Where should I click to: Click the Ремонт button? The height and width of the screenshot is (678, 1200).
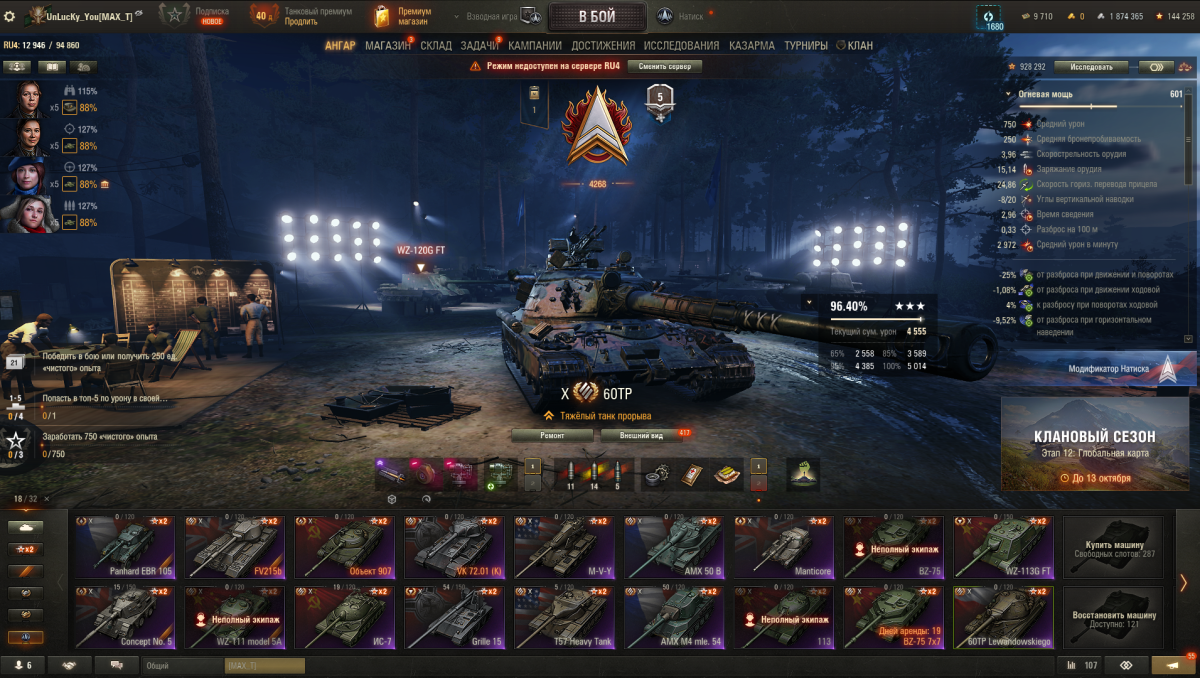point(553,436)
